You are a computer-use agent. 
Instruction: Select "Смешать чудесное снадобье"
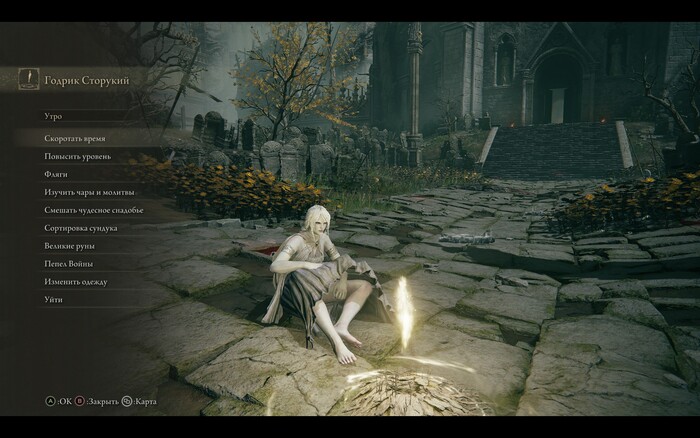[x=94, y=210]
